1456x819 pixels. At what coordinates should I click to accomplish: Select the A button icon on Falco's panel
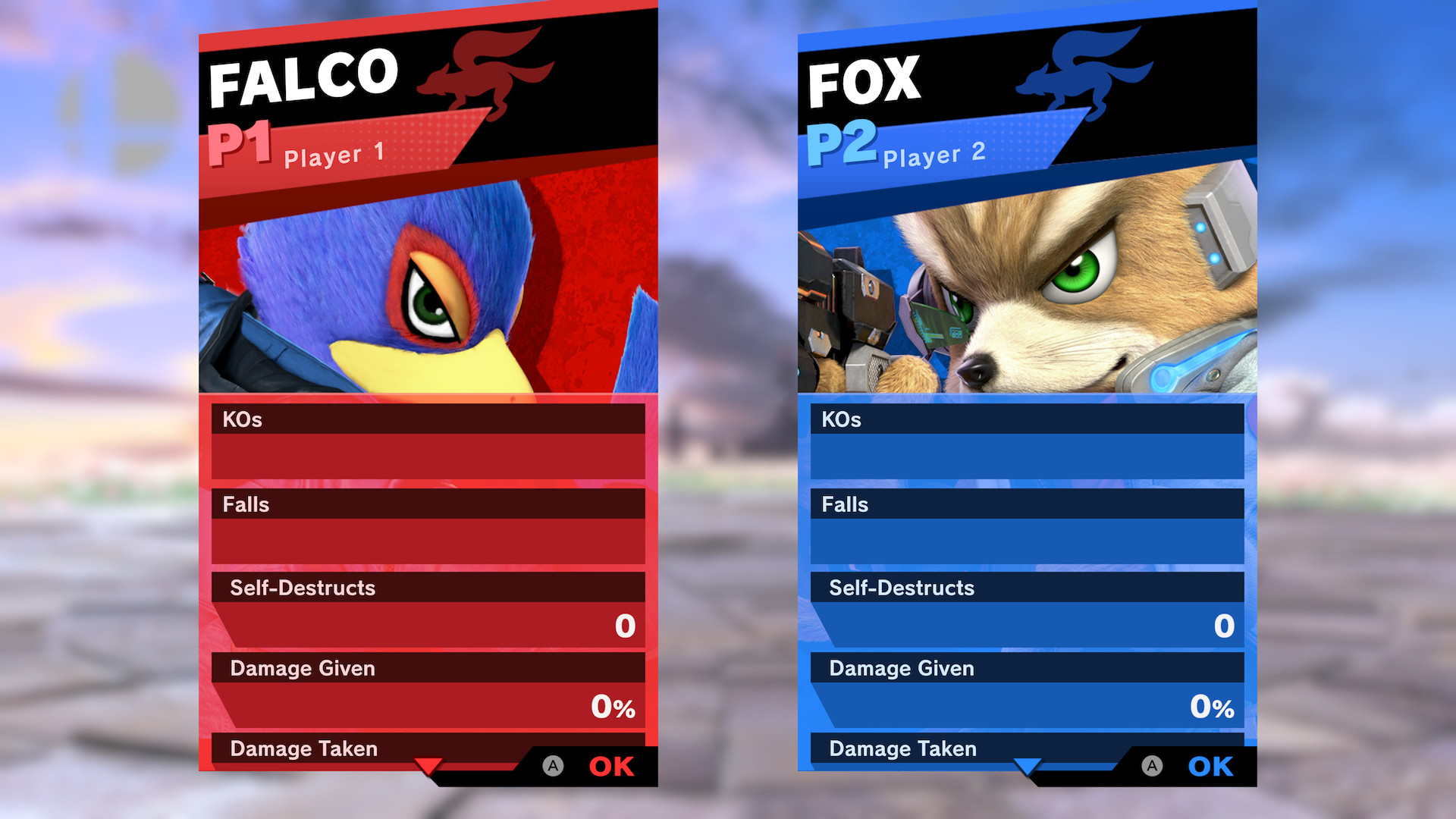click(554, 766)
